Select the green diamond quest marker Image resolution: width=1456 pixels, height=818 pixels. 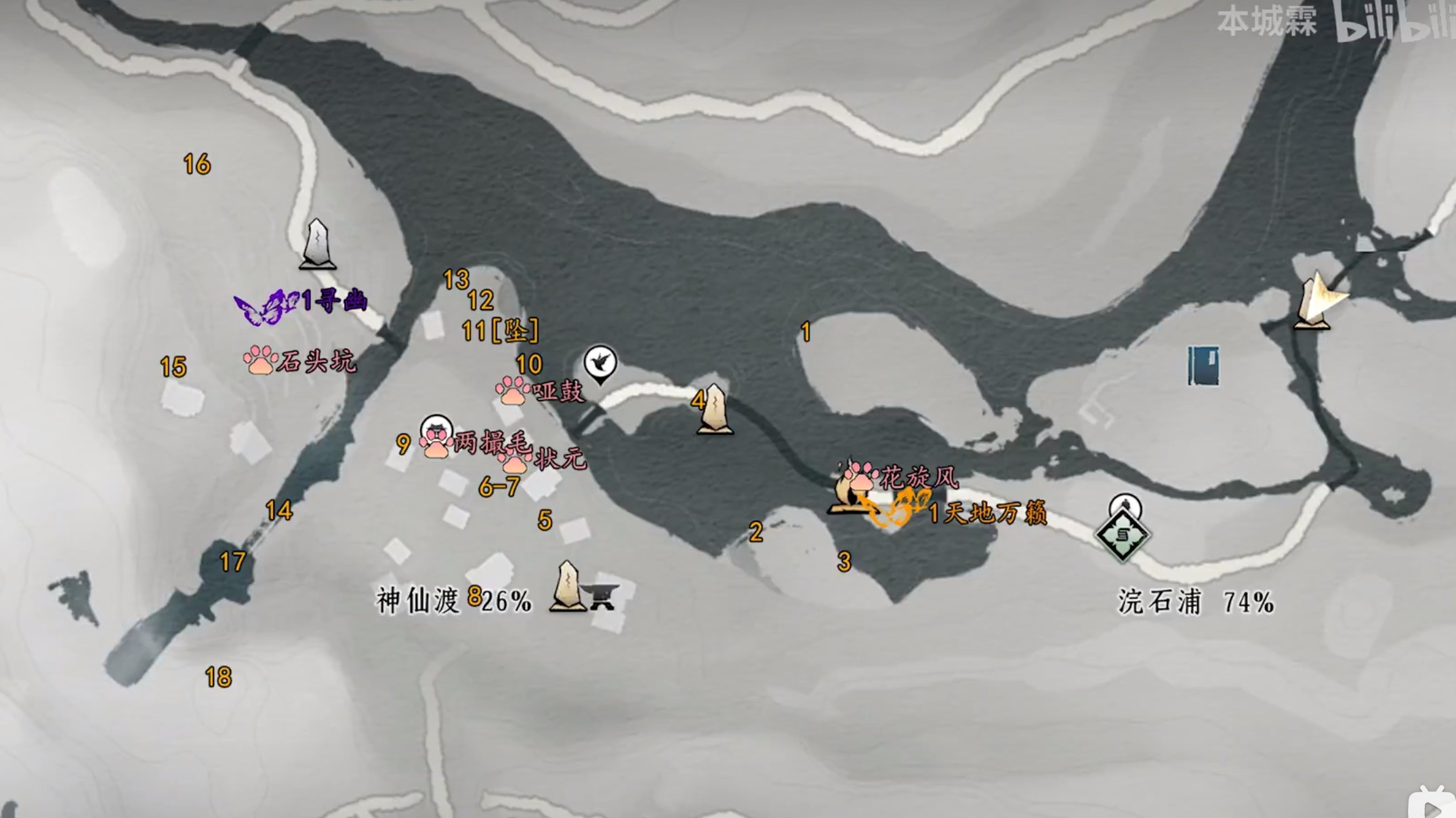[1122, 536]
